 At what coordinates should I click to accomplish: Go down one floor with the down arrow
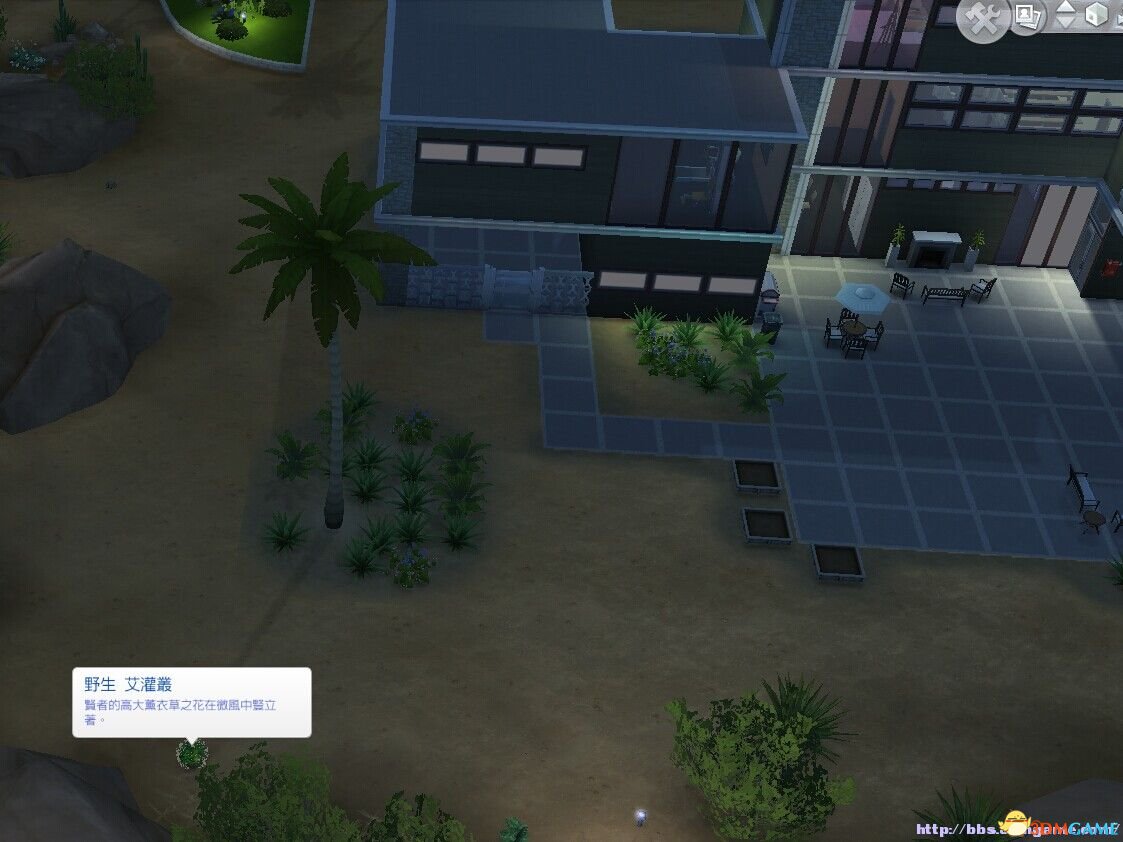tap(1066, 24)
